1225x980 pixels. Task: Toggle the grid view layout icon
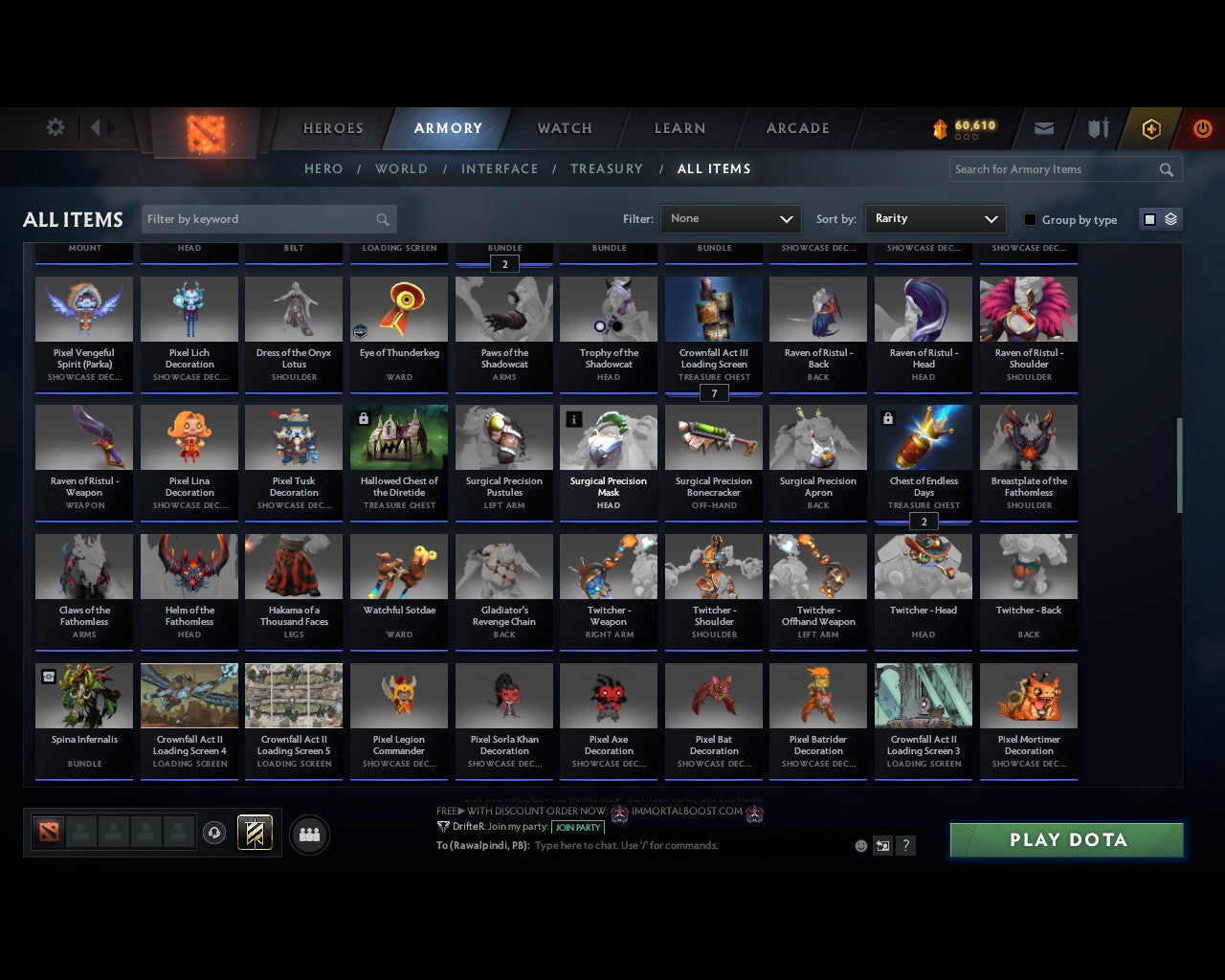tap(1148, 219)
